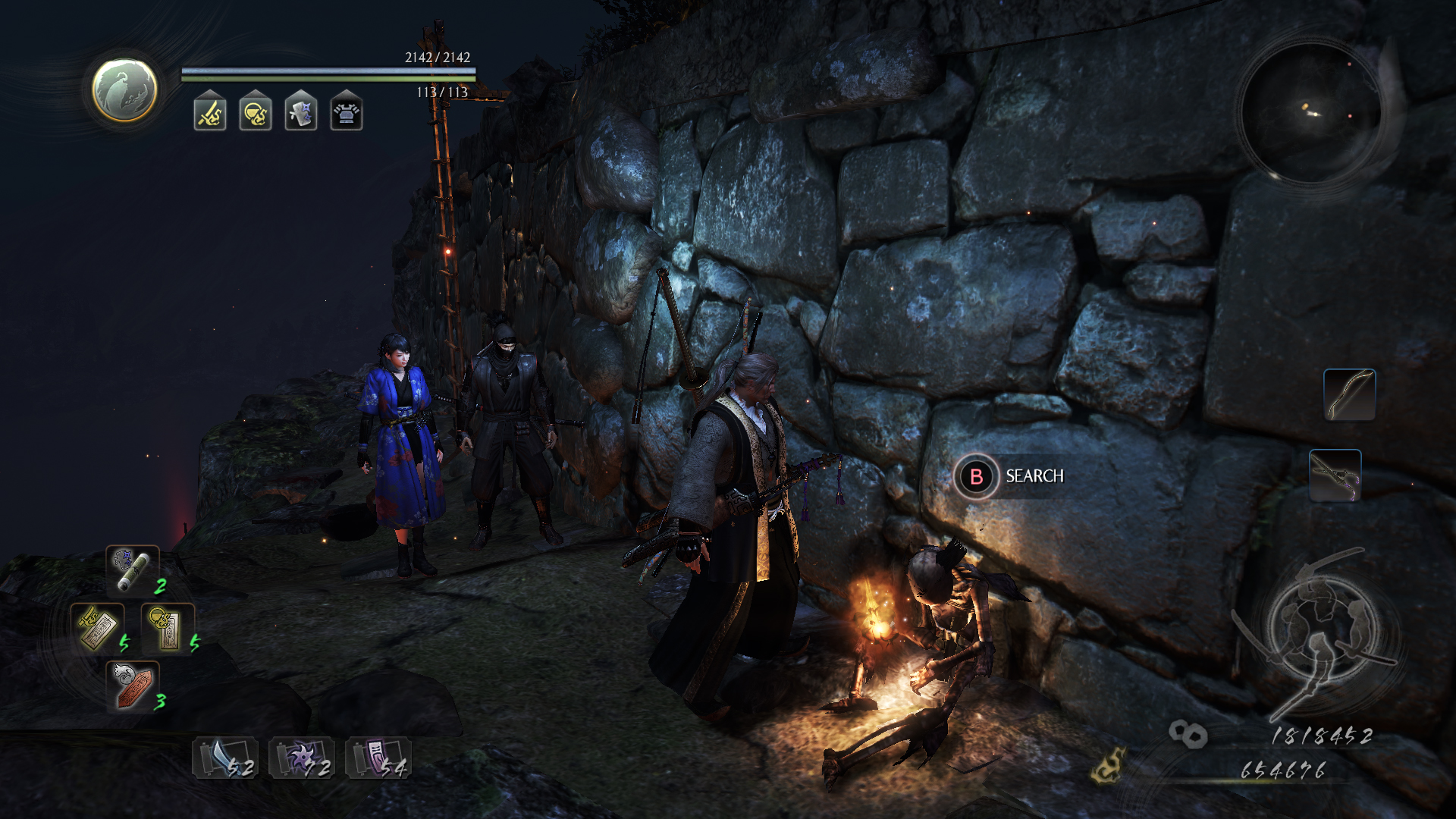Click the guardian spirit emblem

point(124,90)
